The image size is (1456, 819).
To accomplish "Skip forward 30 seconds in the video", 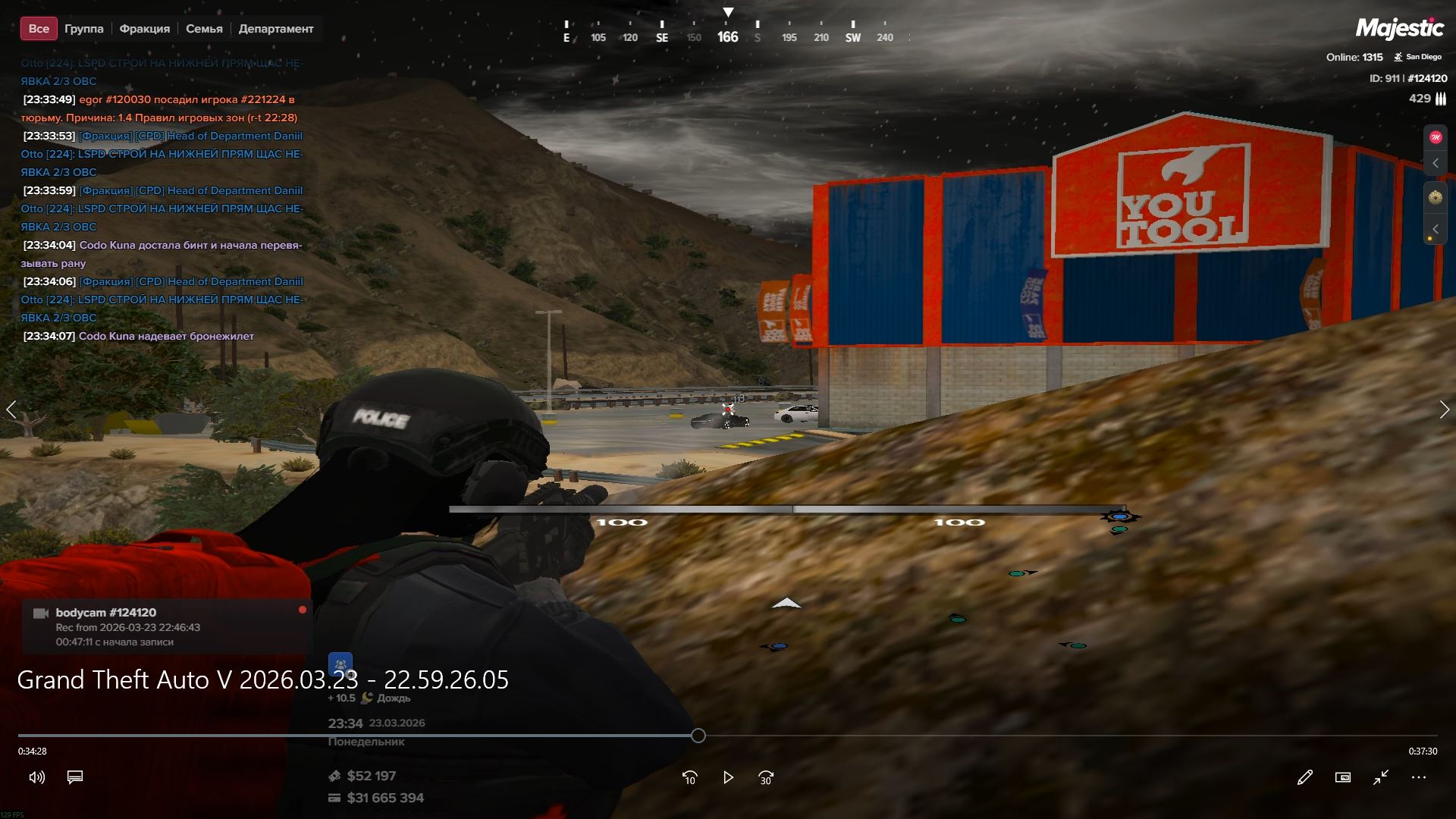I will click(766, 777).
